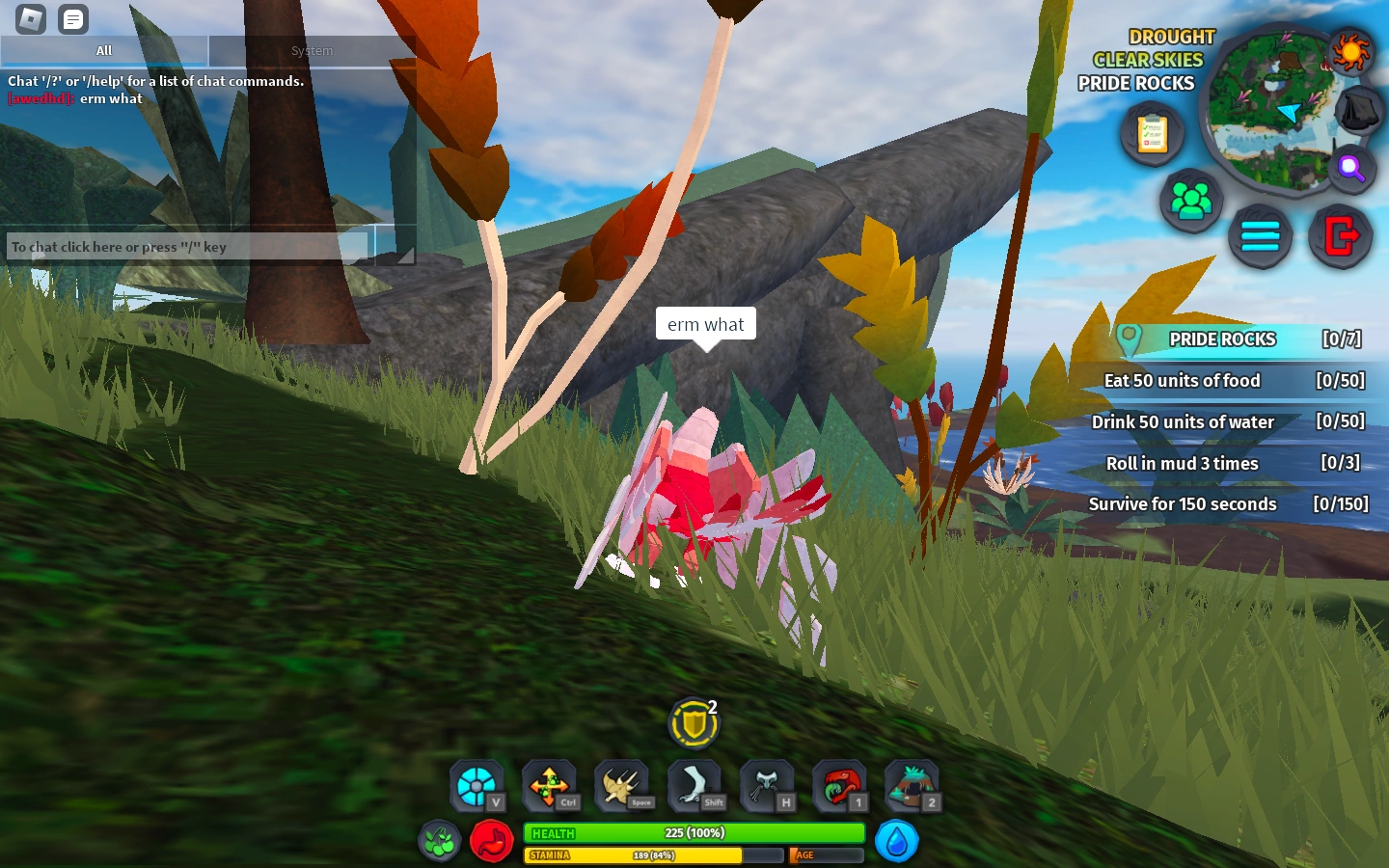Viewport: 1389px width, 868px height.
Task: Toggle the call ability bound to H
Action: pyautogui.click(x=767, y=785)
